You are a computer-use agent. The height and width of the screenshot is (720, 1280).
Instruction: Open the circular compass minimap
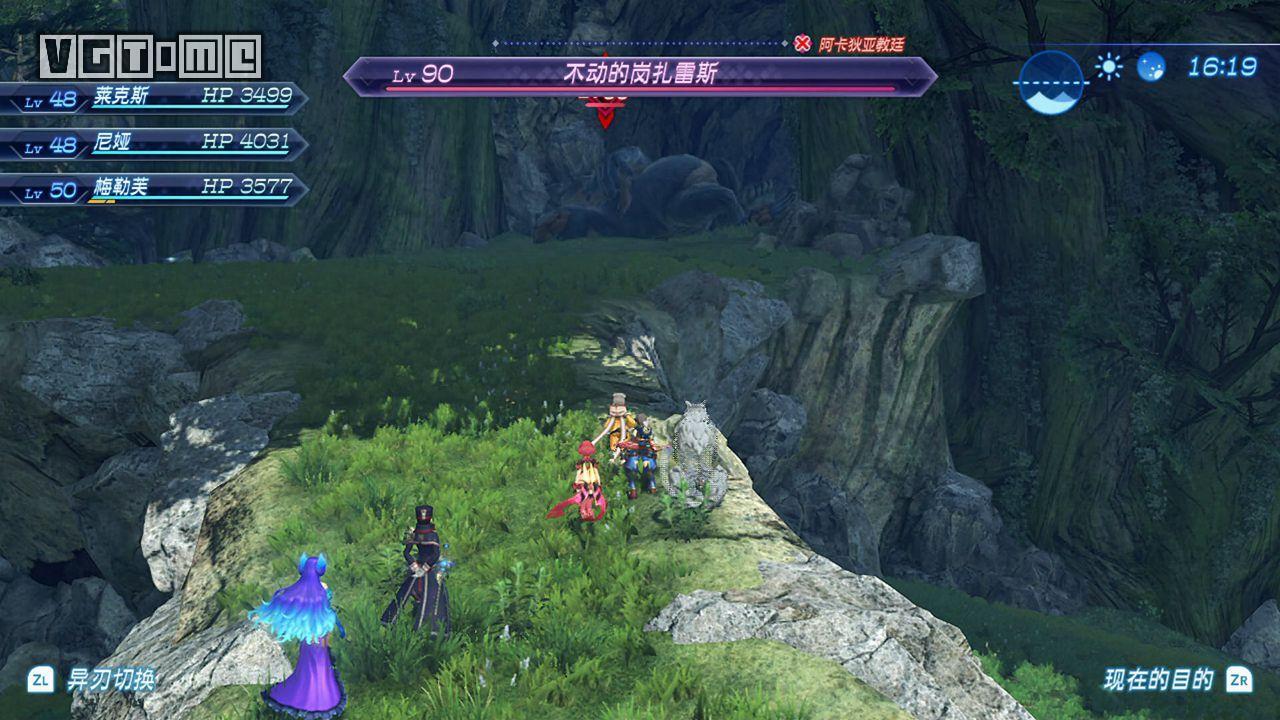[x=1051, y=82]
